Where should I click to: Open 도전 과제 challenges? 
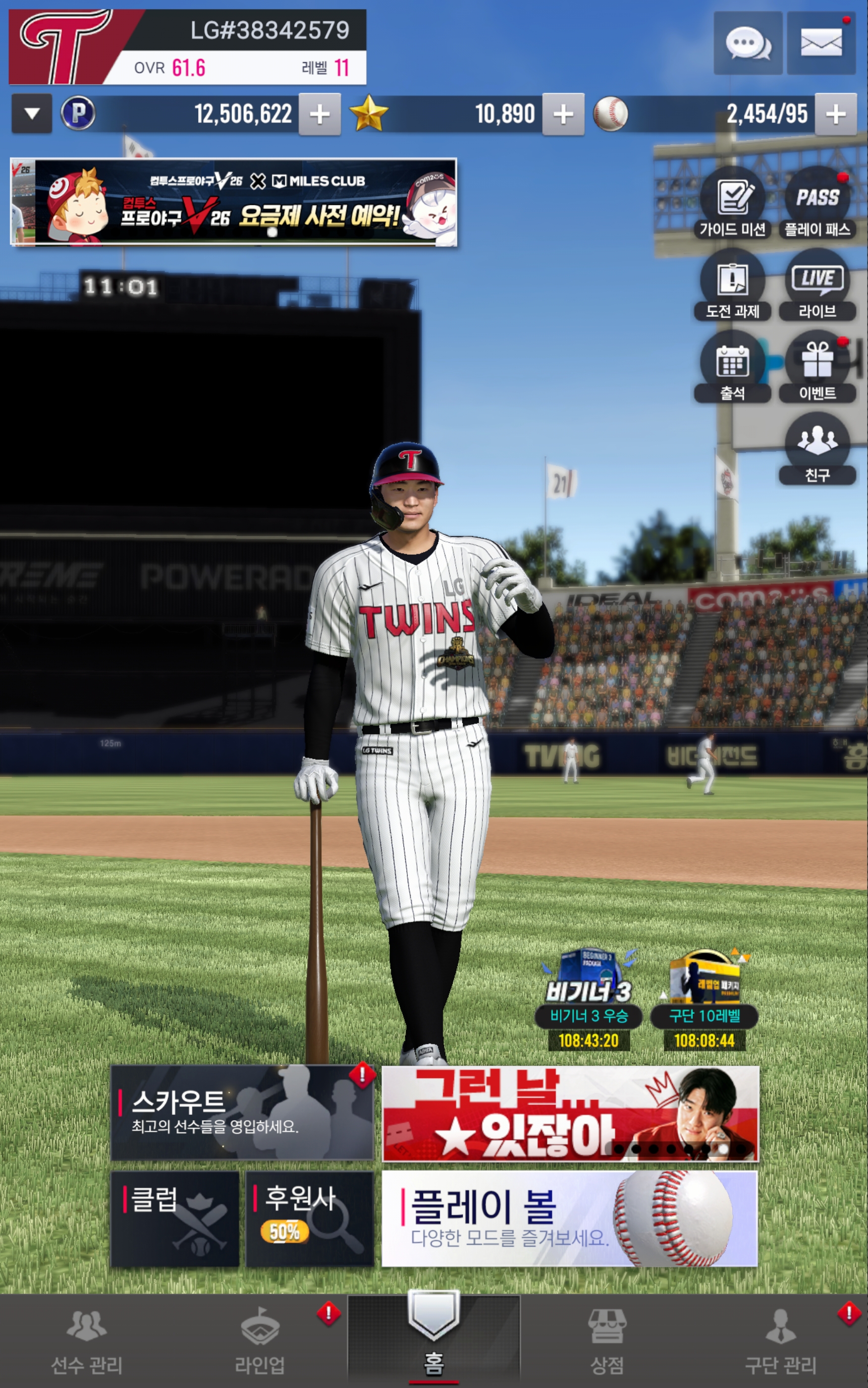[x=733, y=286]
